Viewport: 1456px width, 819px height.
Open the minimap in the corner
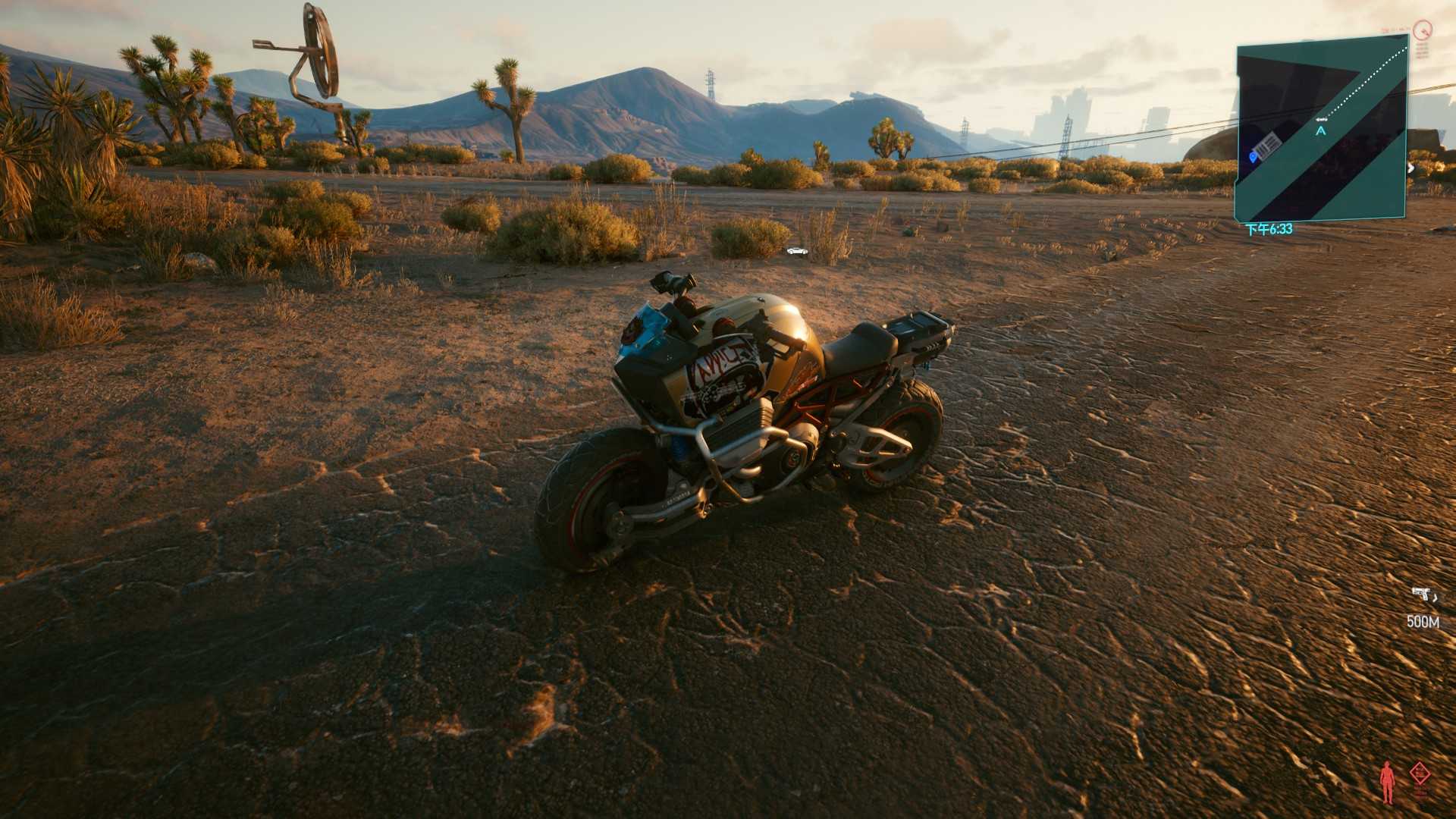1322,133
